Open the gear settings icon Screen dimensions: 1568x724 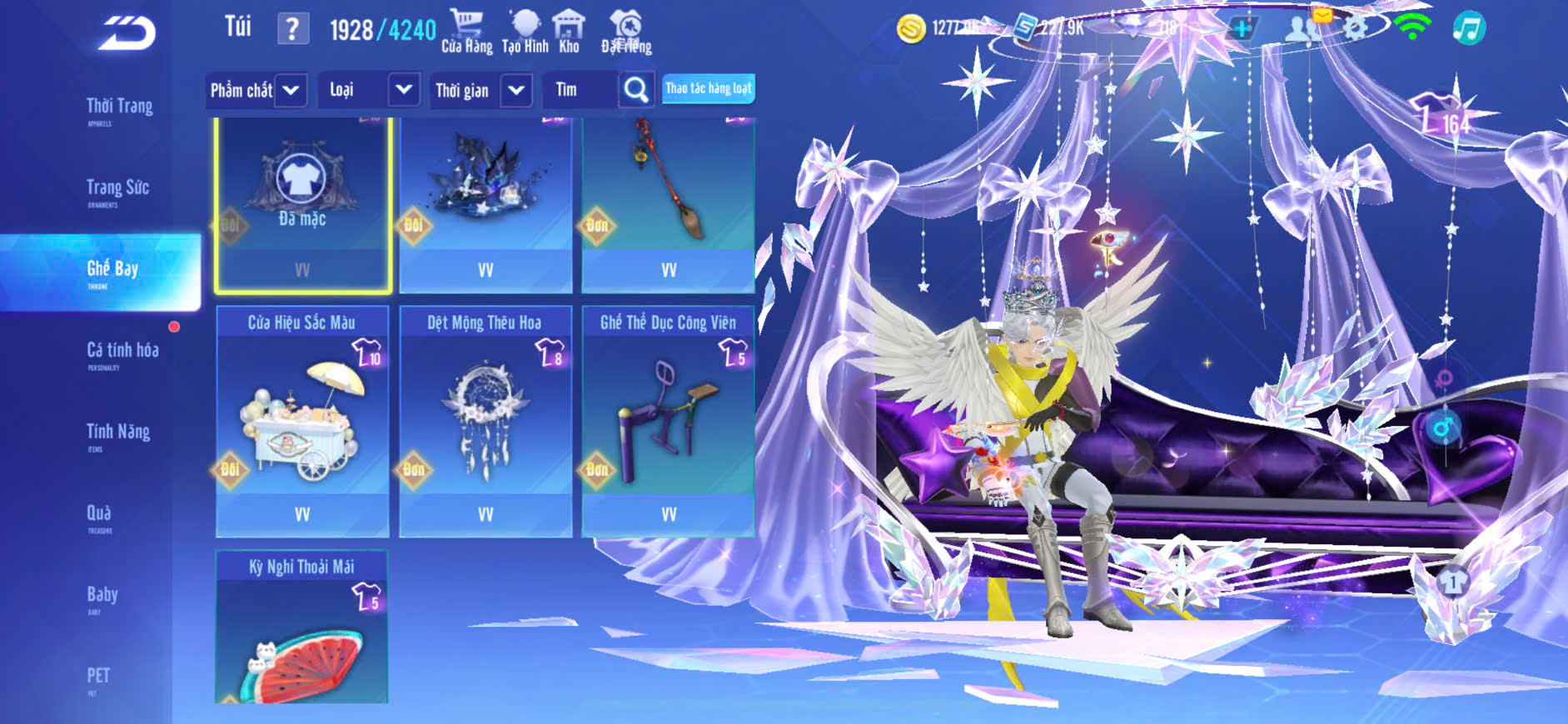tap(1355, 29)
